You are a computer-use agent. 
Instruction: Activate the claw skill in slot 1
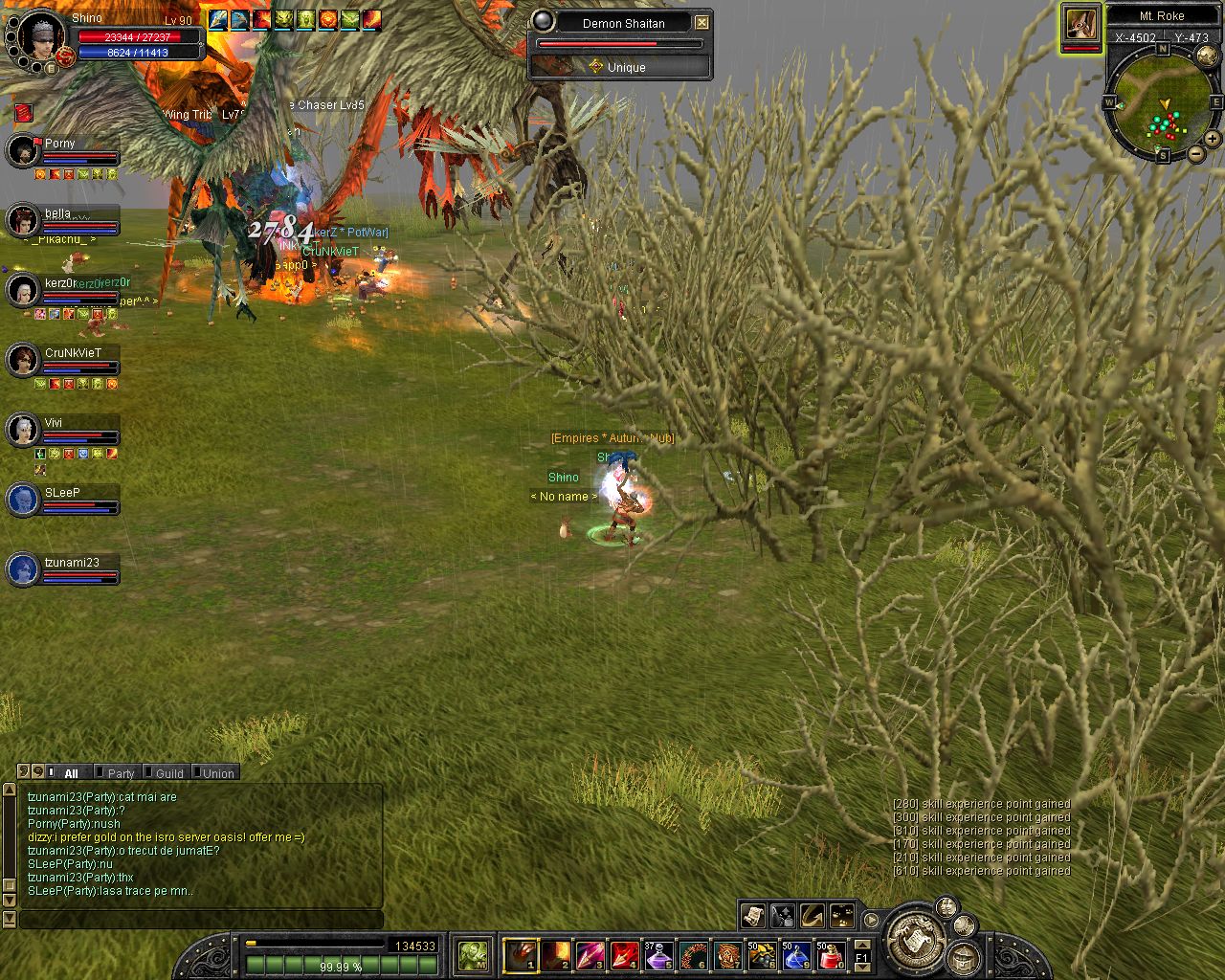[521, 955]
